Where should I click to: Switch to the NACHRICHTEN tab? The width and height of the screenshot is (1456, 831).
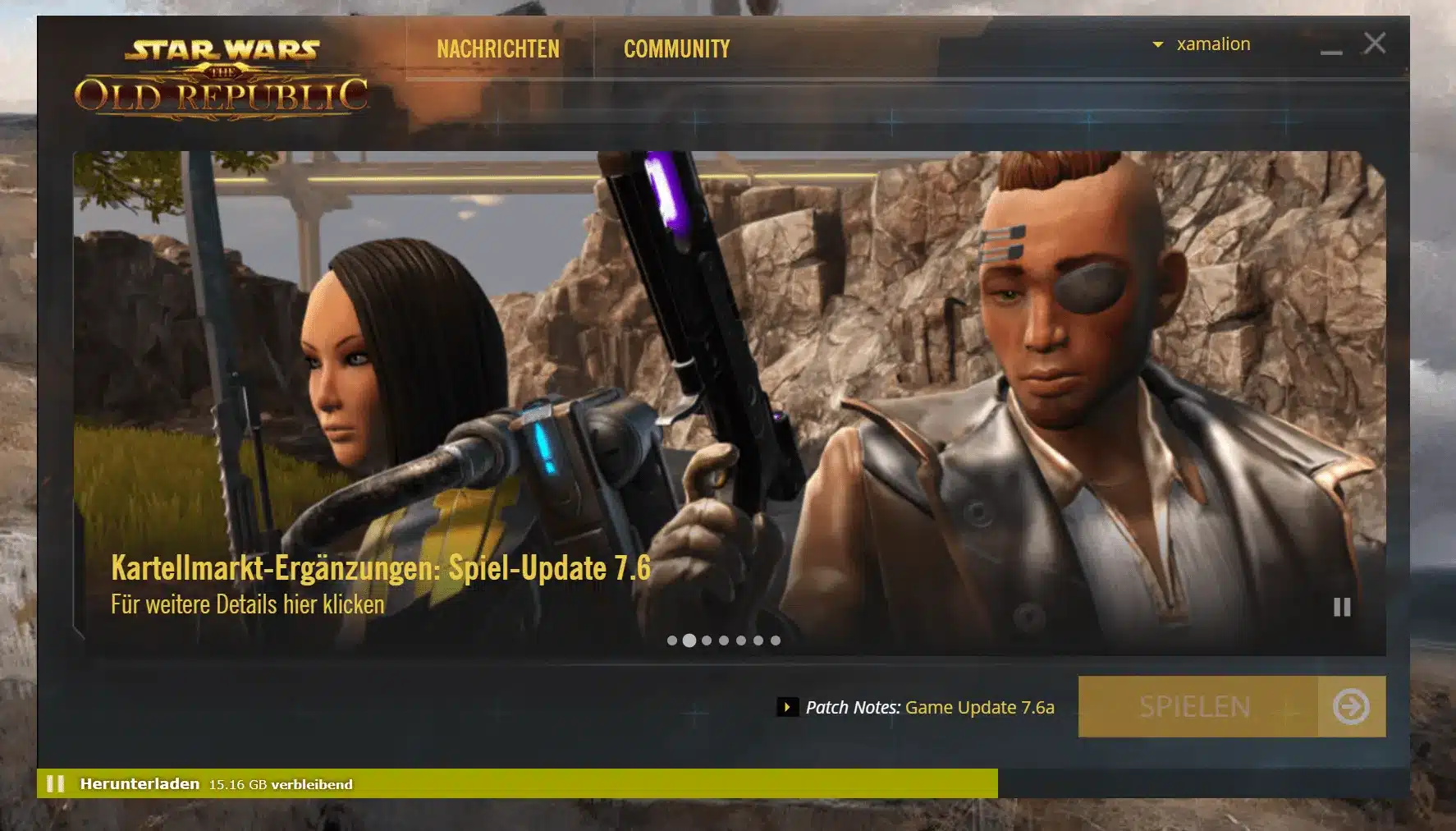click(497, 48)
